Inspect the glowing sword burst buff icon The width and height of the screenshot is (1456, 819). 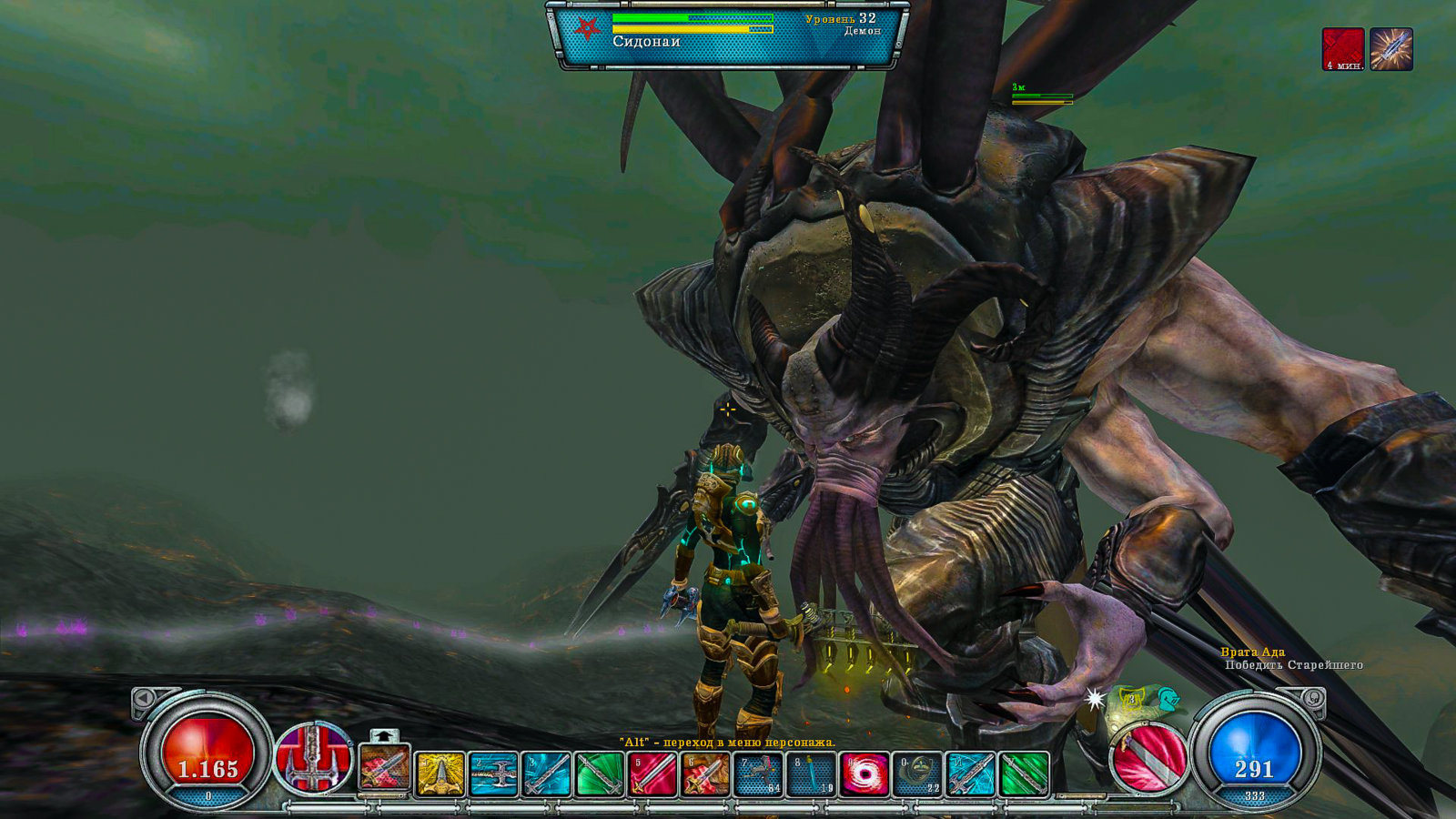pos(1391,49)
